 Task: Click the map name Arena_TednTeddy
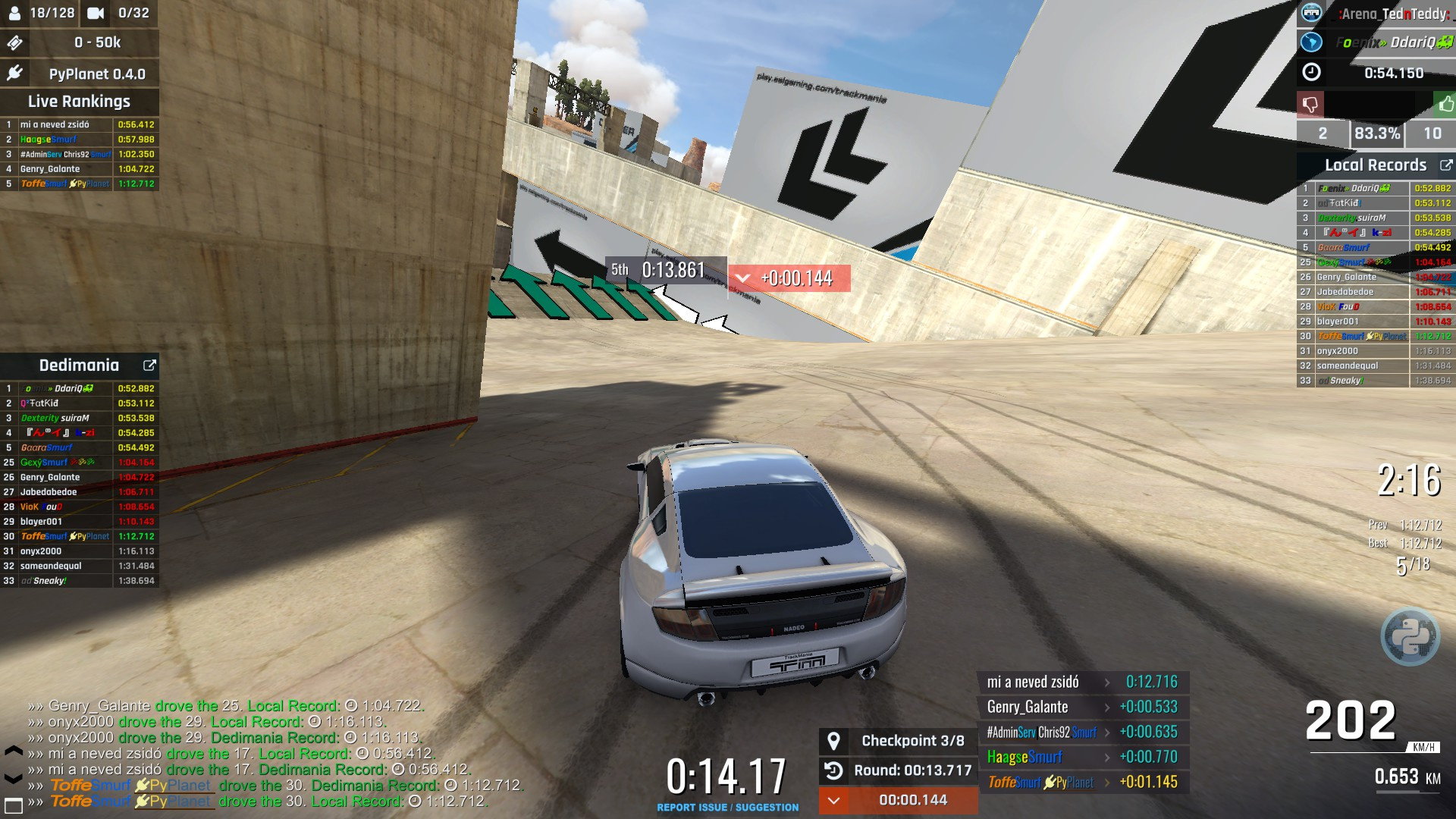pos(1394,14)
